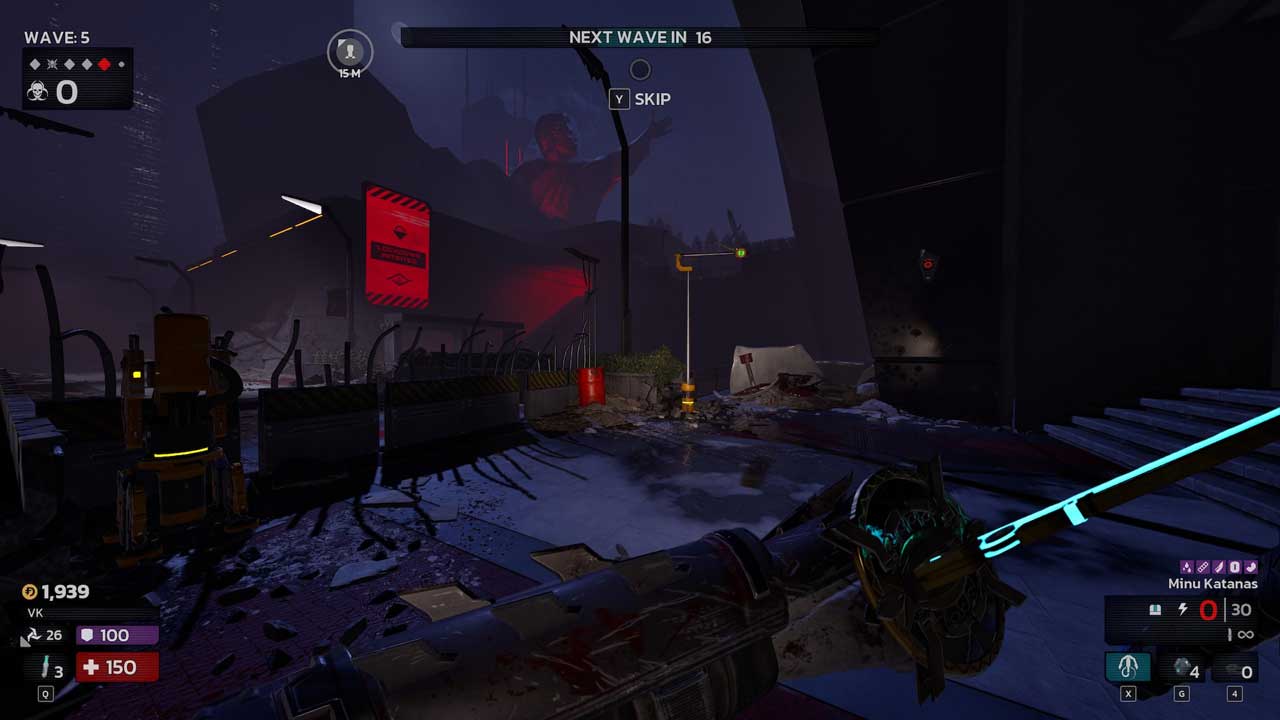Click the throwing star ability icon
The image size is (1280, 720).
tap(31, 635)
